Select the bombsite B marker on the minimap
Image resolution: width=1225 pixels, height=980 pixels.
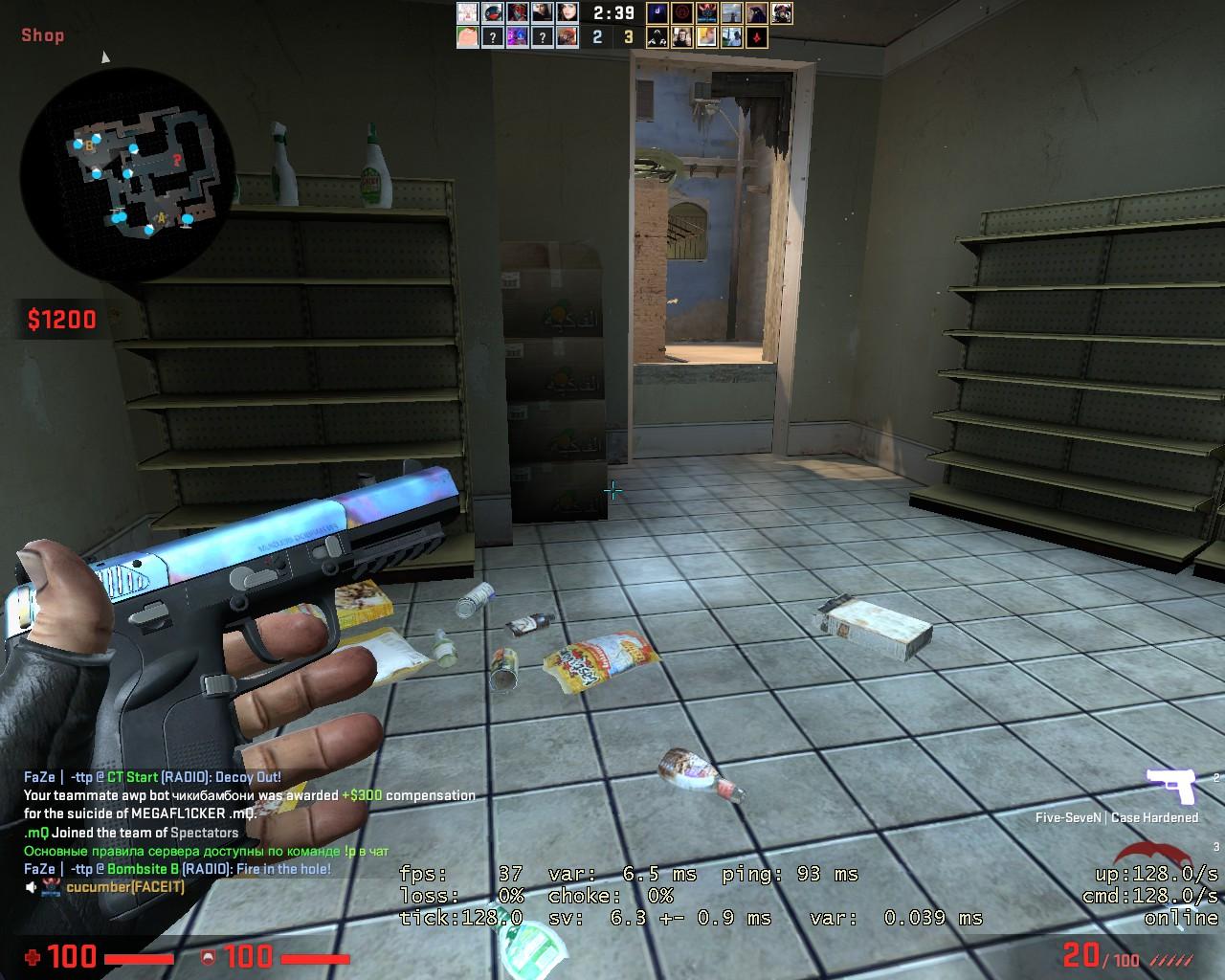pos(89,145)
